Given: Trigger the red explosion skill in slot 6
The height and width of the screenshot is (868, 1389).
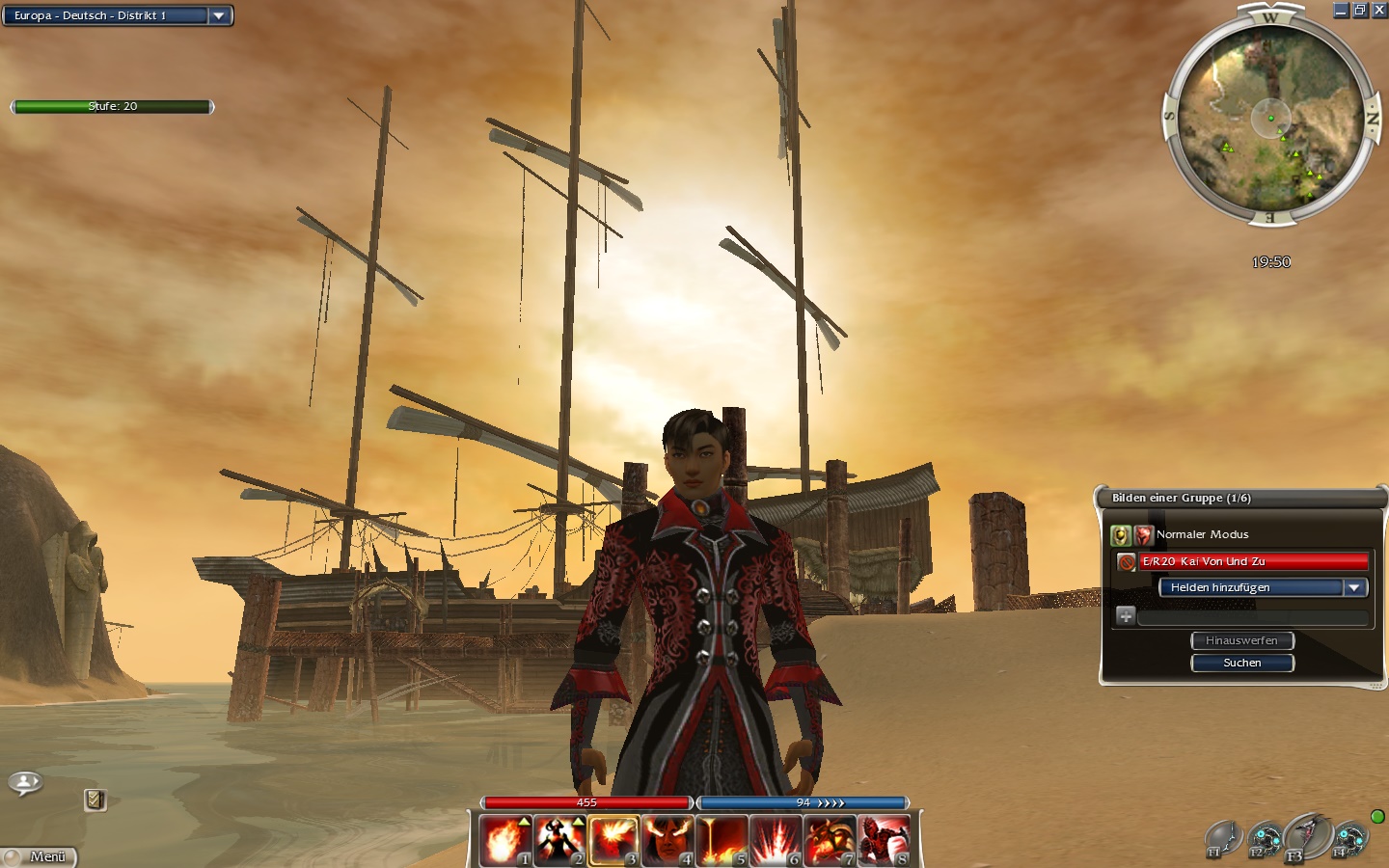Looking at the screenshot, I should (776, 840).
